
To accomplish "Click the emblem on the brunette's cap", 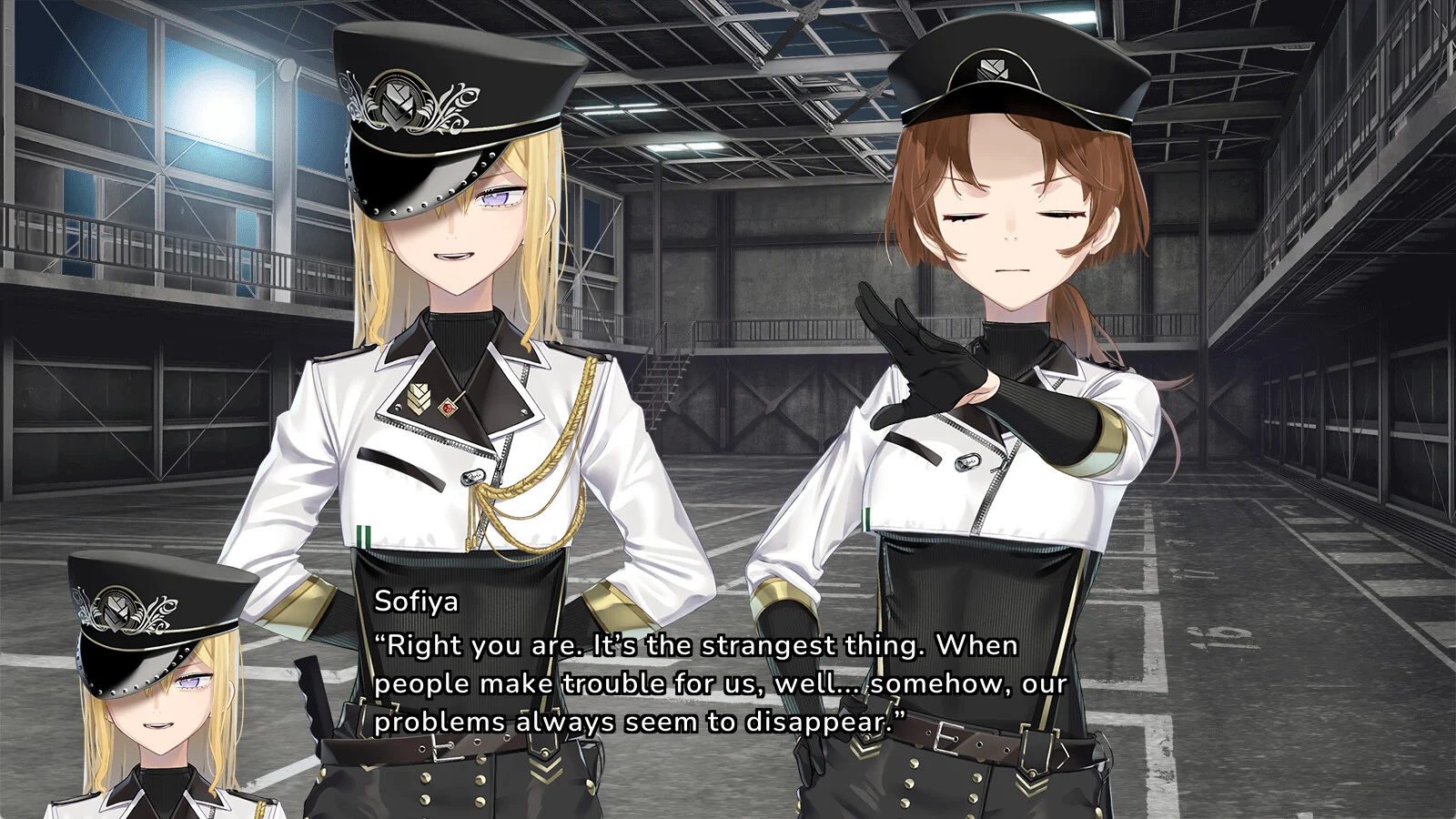I will (x=992, y=68).
